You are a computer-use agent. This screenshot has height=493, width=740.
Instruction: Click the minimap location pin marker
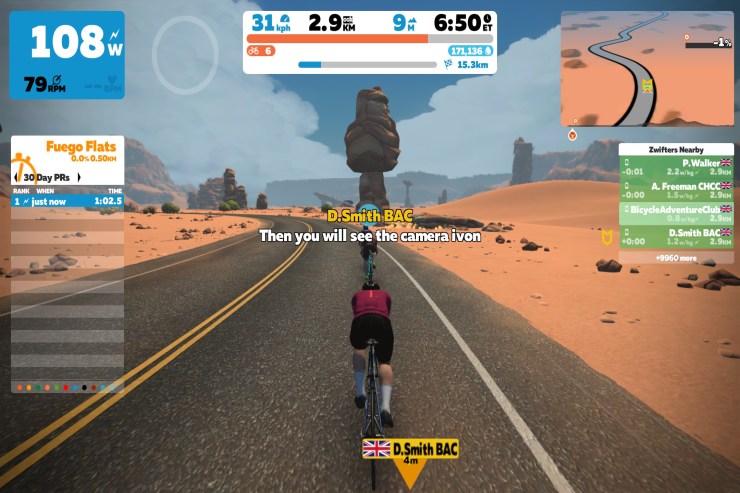[573, 134]
